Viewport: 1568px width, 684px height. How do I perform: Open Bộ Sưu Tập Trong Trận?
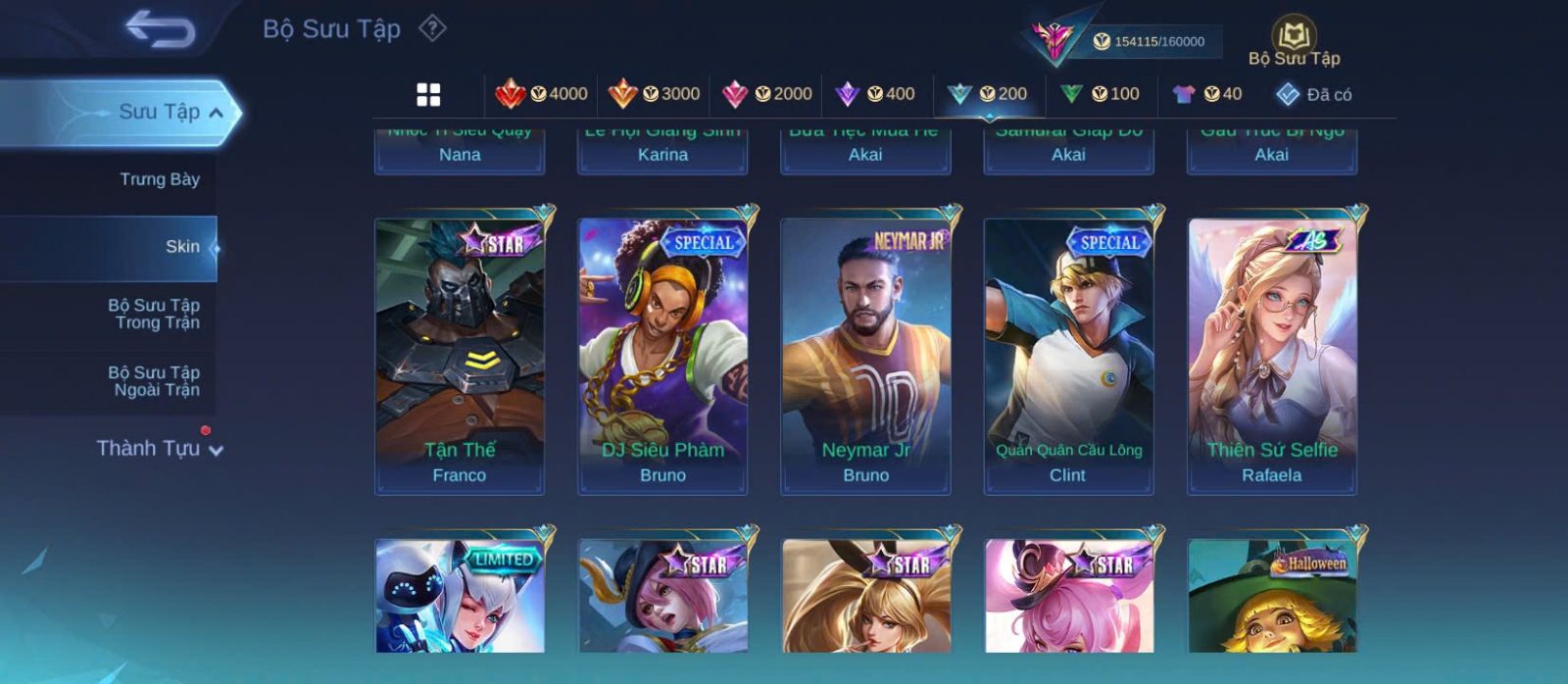pyautogui.click(x=154, y=314)
